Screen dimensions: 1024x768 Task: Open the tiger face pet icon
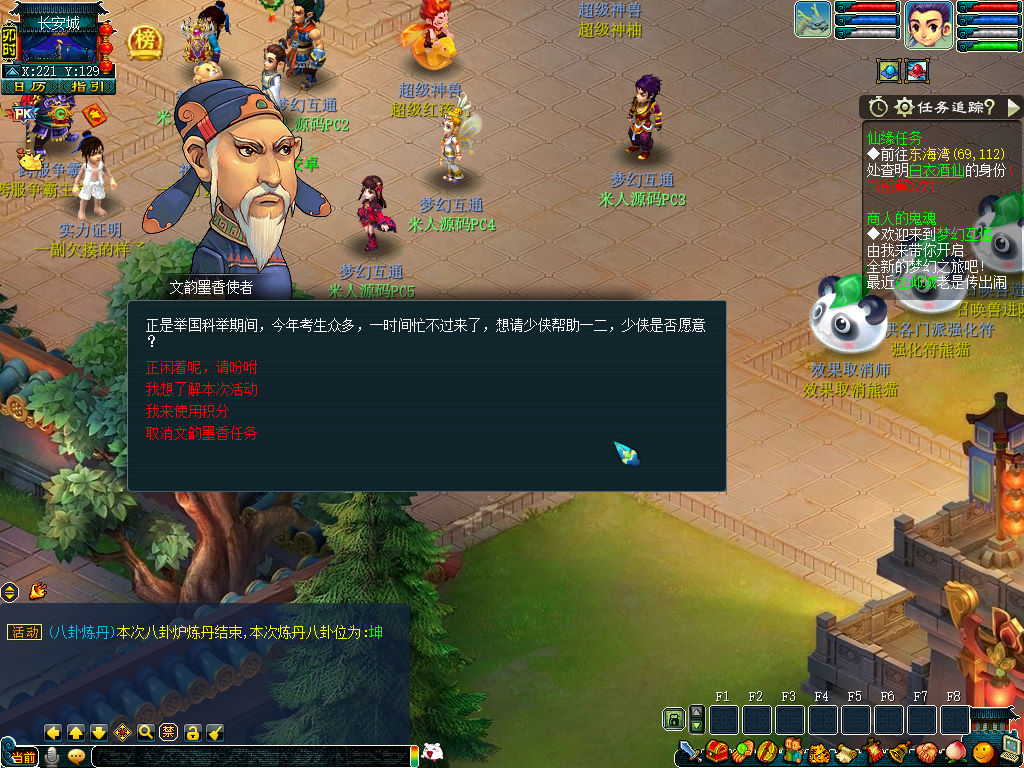coord(818,752)
